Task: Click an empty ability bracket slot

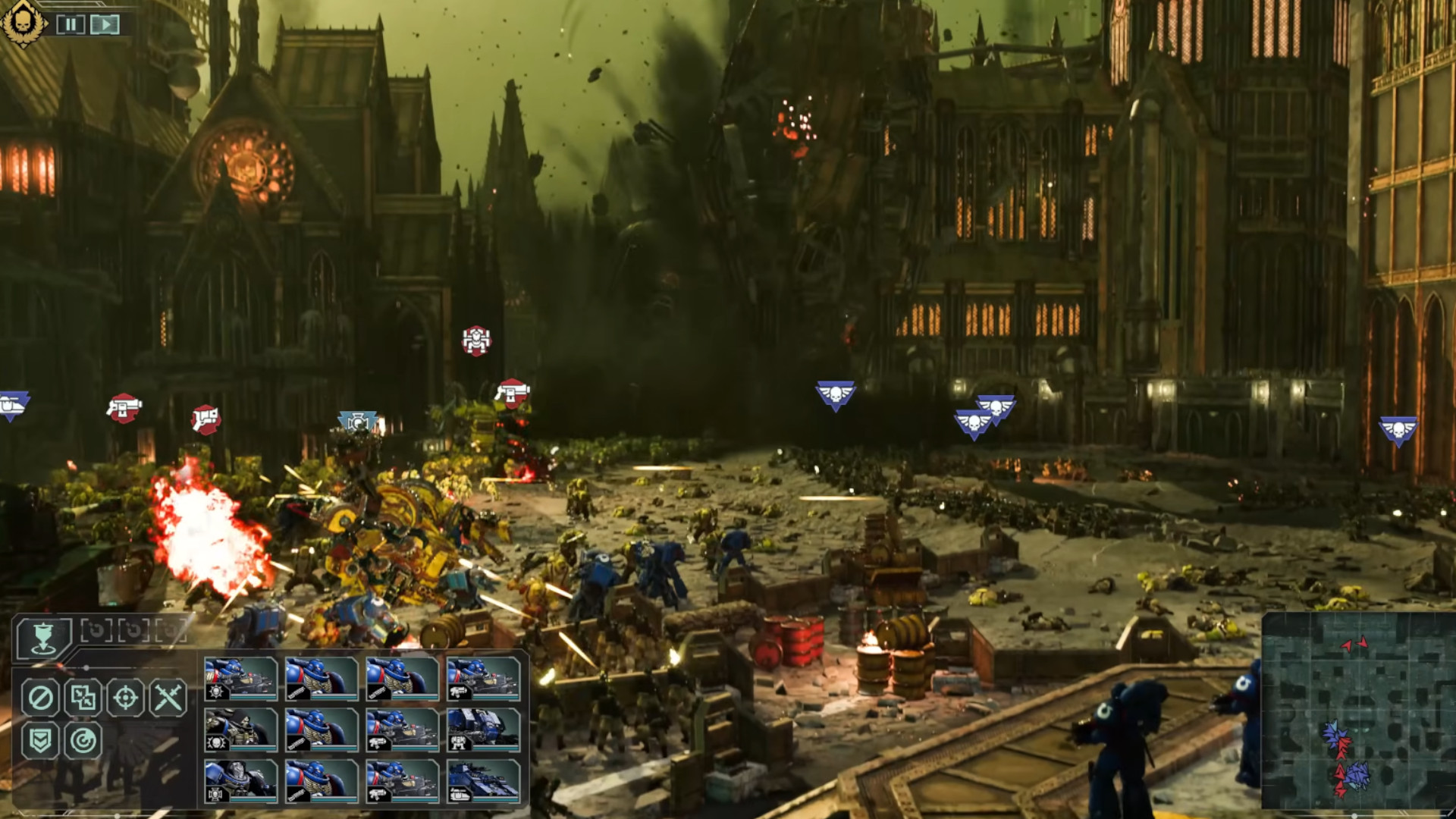Action: point(97,629)
